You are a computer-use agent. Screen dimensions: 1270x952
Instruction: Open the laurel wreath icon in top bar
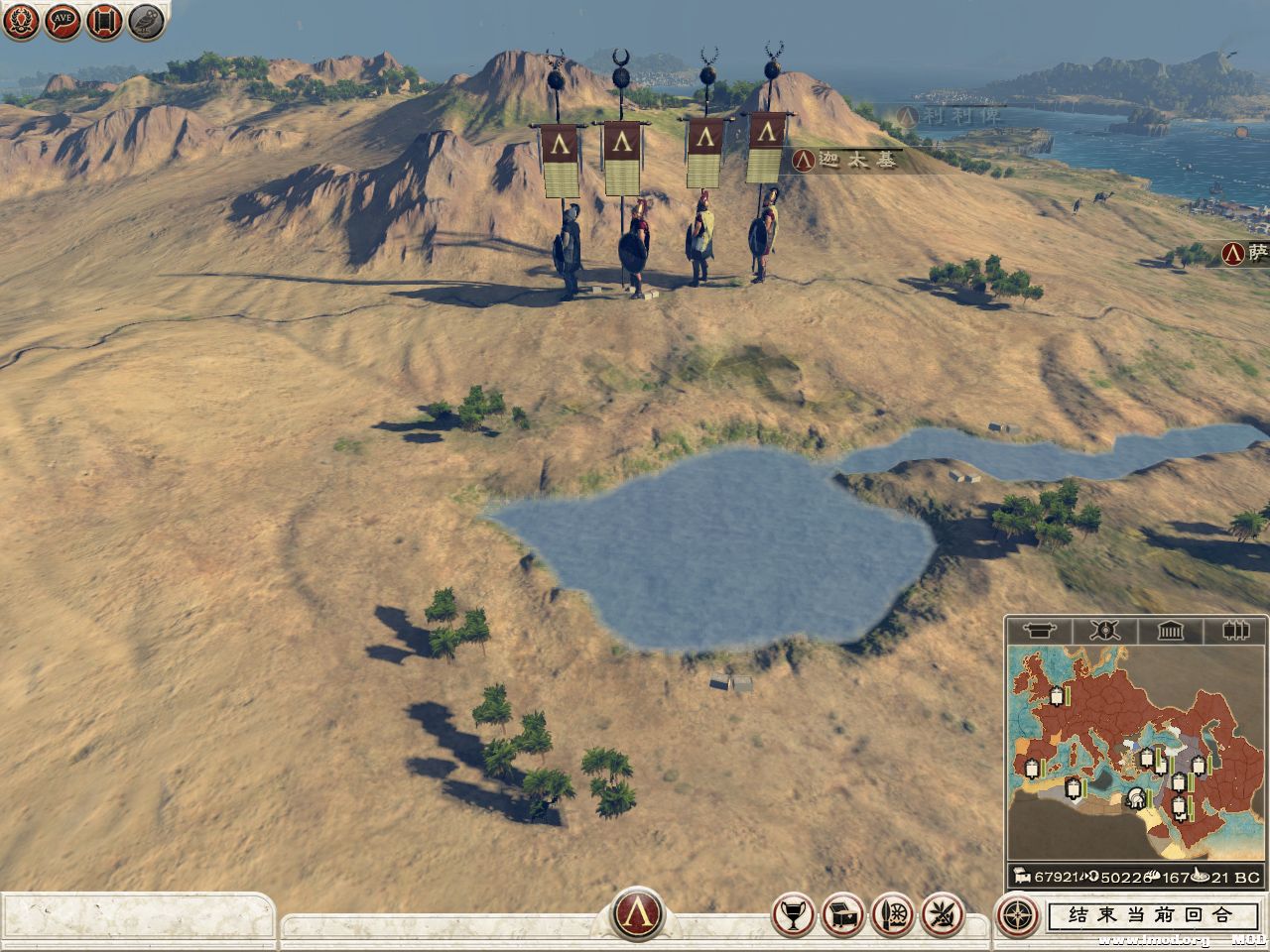point(21,21)
